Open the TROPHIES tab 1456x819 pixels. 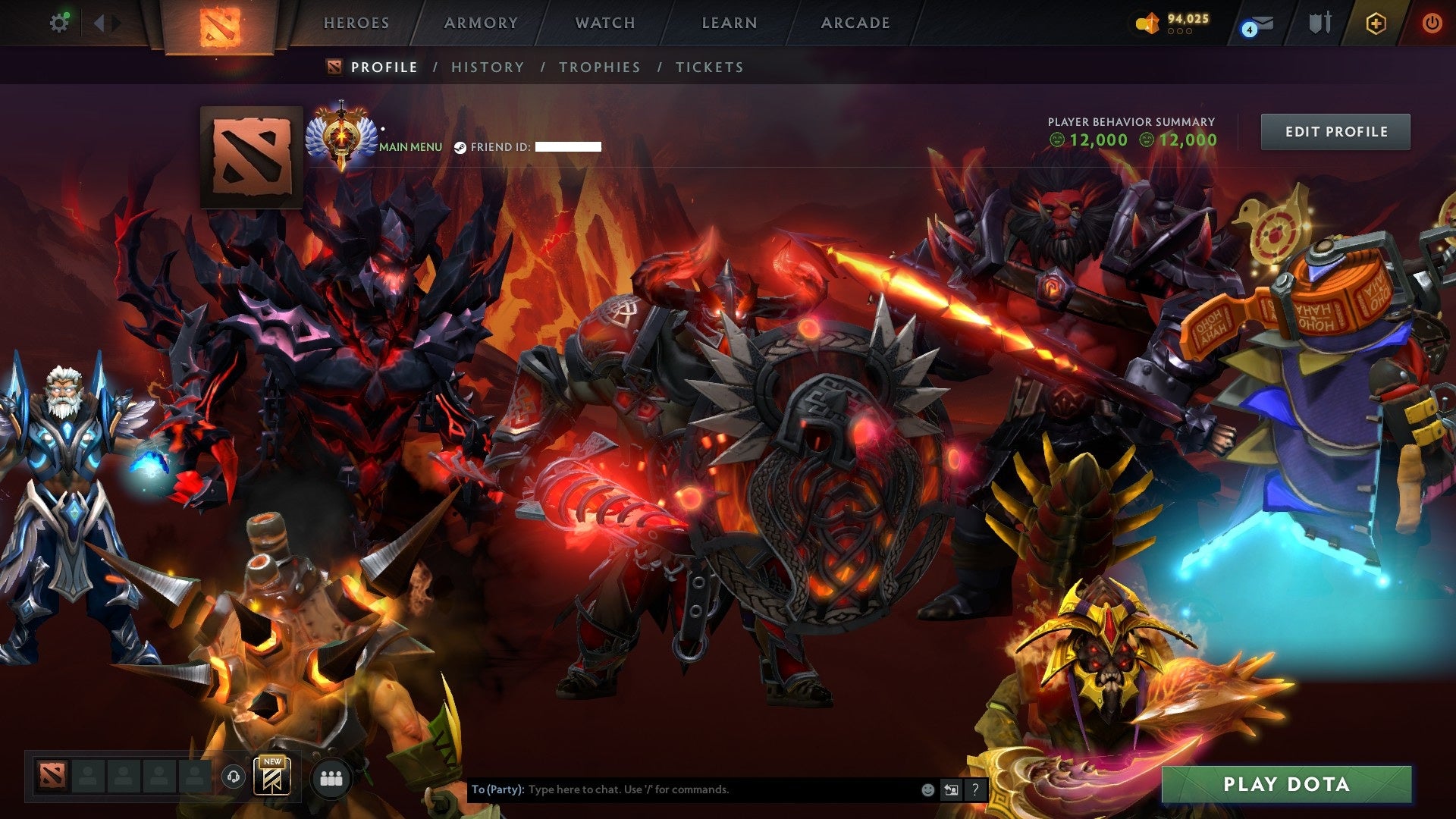click(x=599, y=67)
